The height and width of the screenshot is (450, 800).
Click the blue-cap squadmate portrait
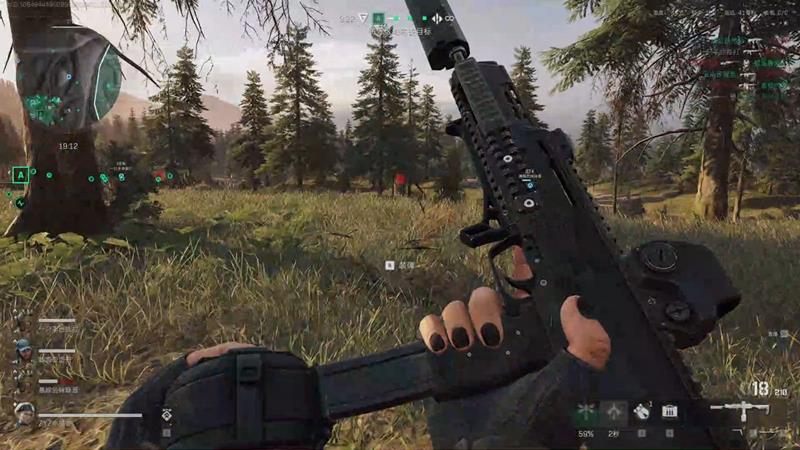22,347
